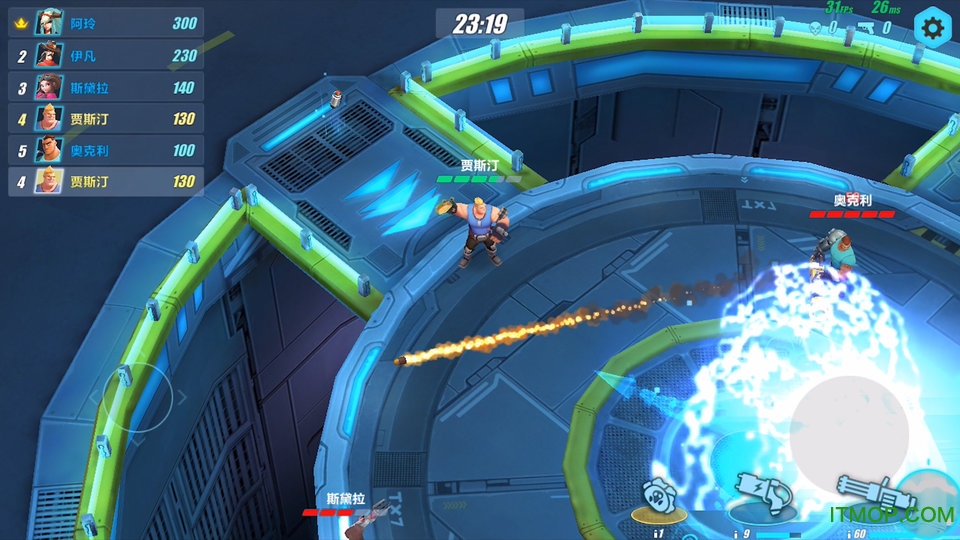Click 伊凡's row in the ranking list

[x=106, y=55]
